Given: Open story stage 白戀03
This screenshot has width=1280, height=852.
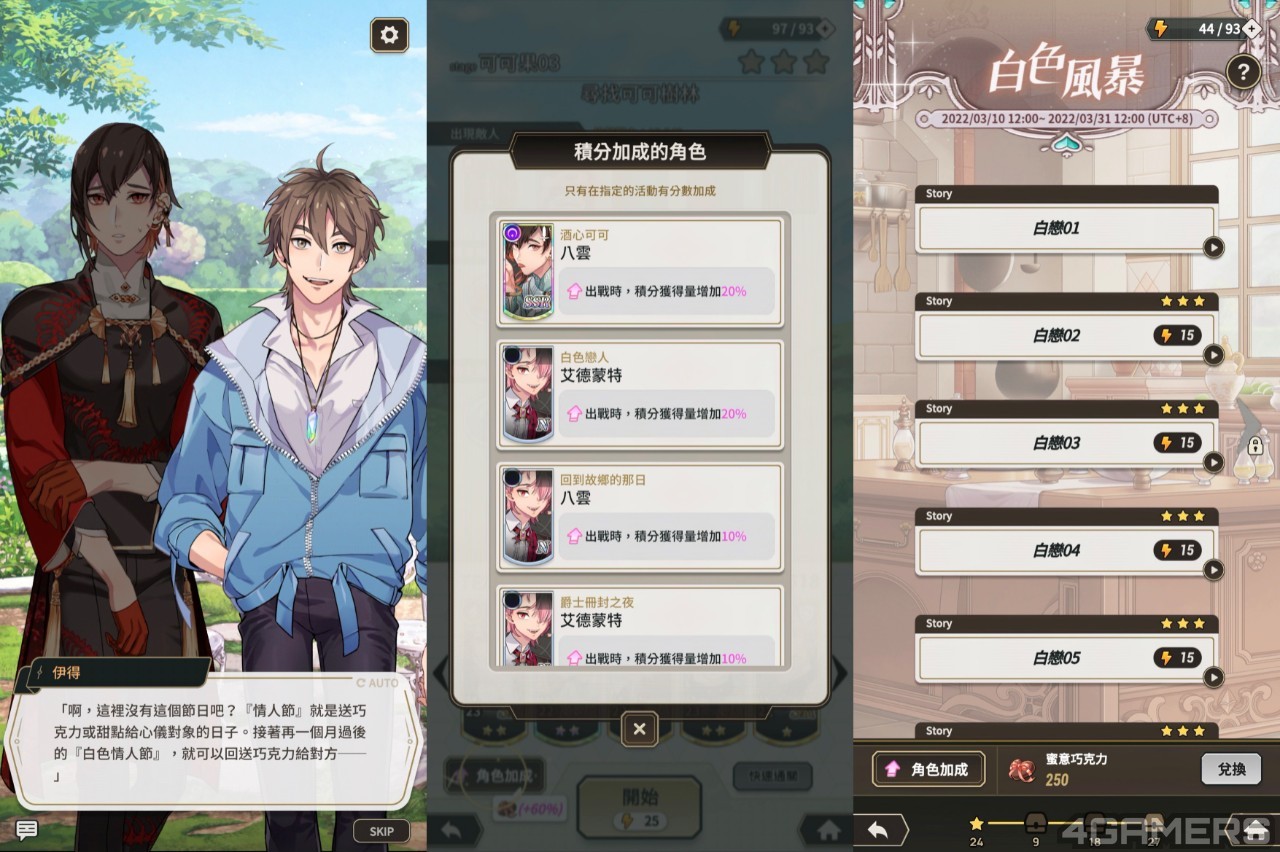Looking at the screenshot, I should (1066, 443).
